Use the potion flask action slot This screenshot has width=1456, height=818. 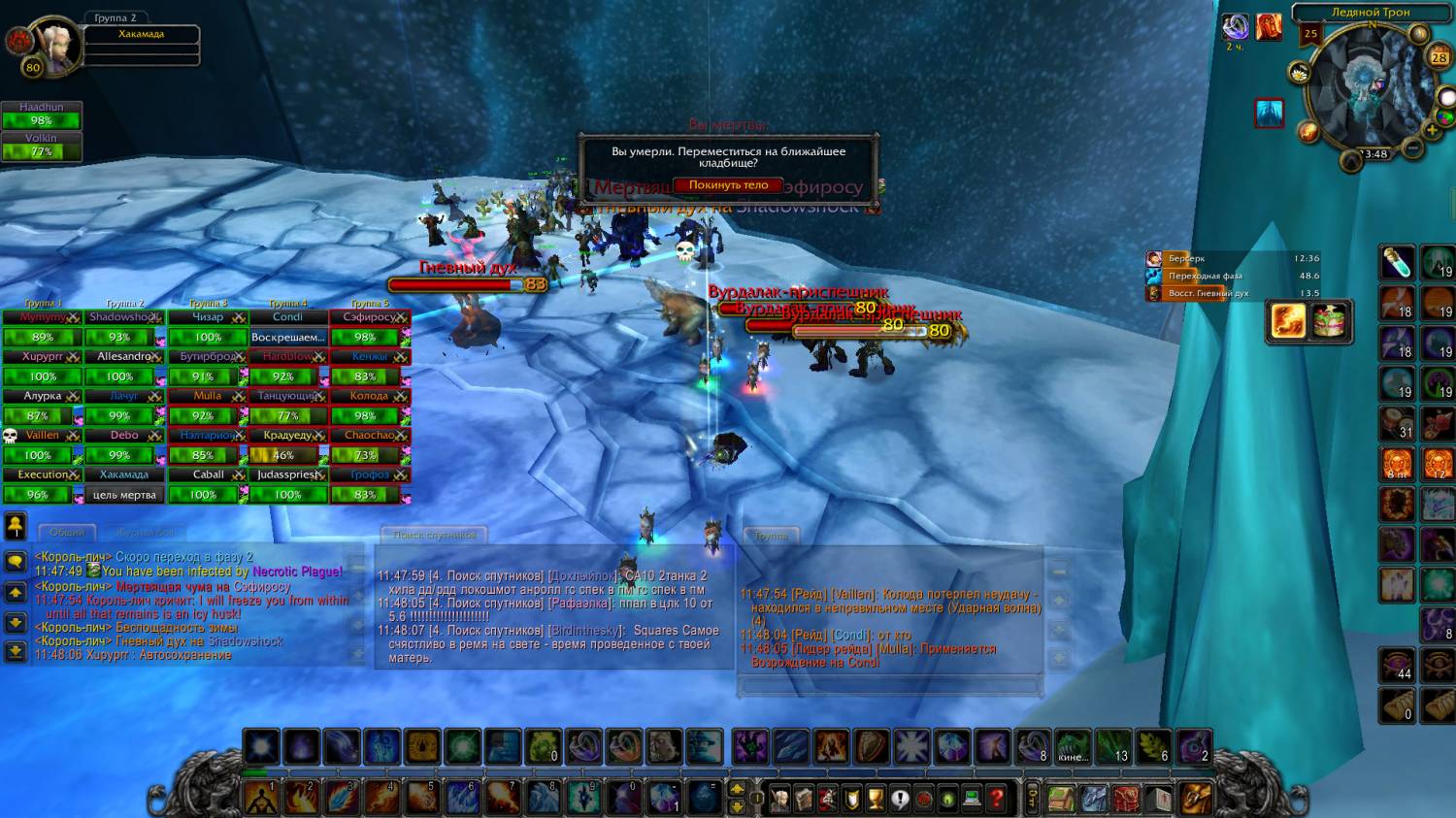1397,263
